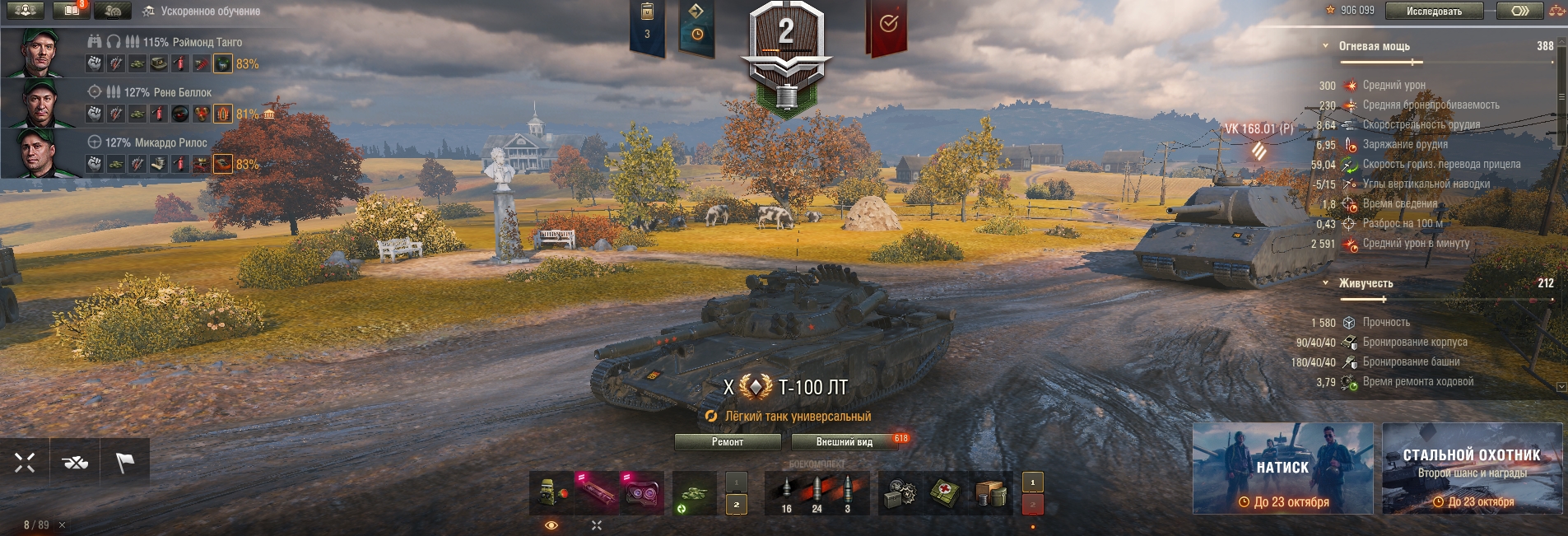Open Внешний вид customization screen

coord(844,442)
